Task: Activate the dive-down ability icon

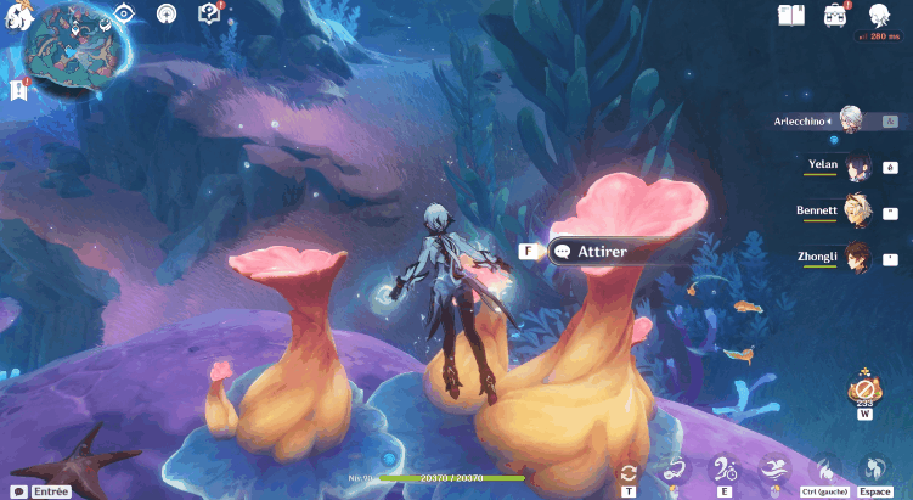Action: (823, 468)
